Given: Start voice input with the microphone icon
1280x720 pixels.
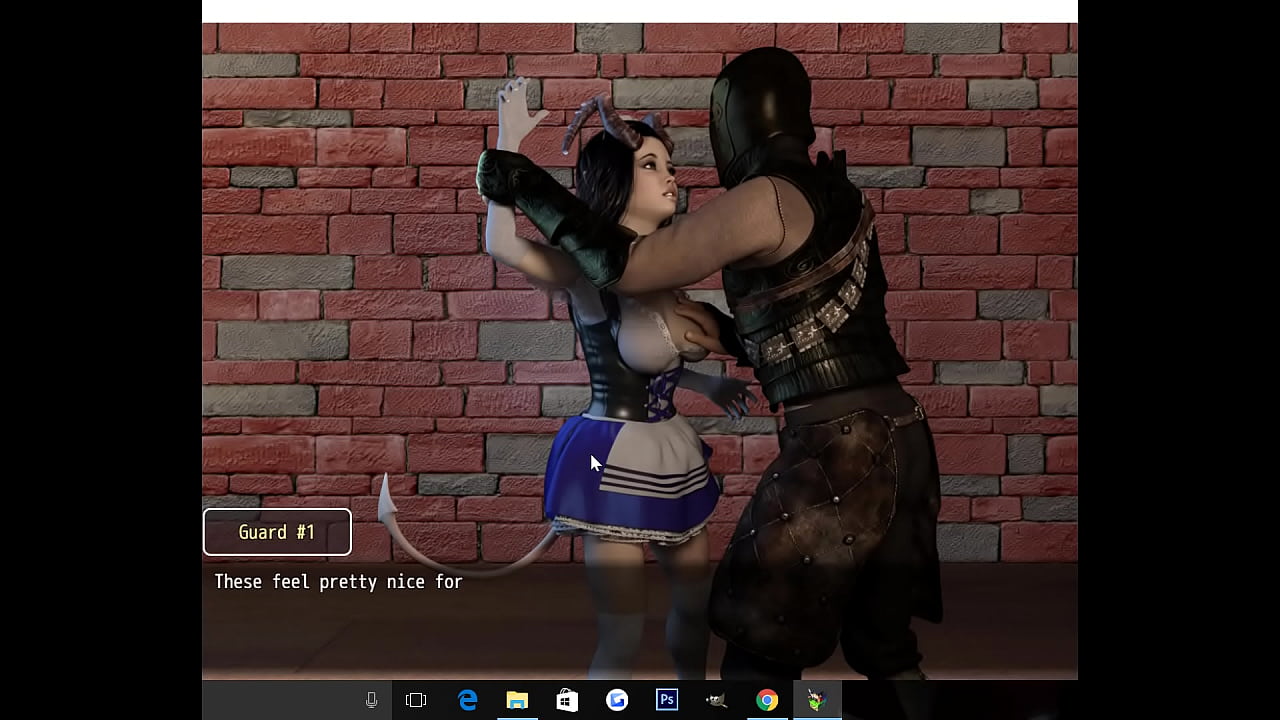Looking at the screenshot, I should [x=371, y=700].
